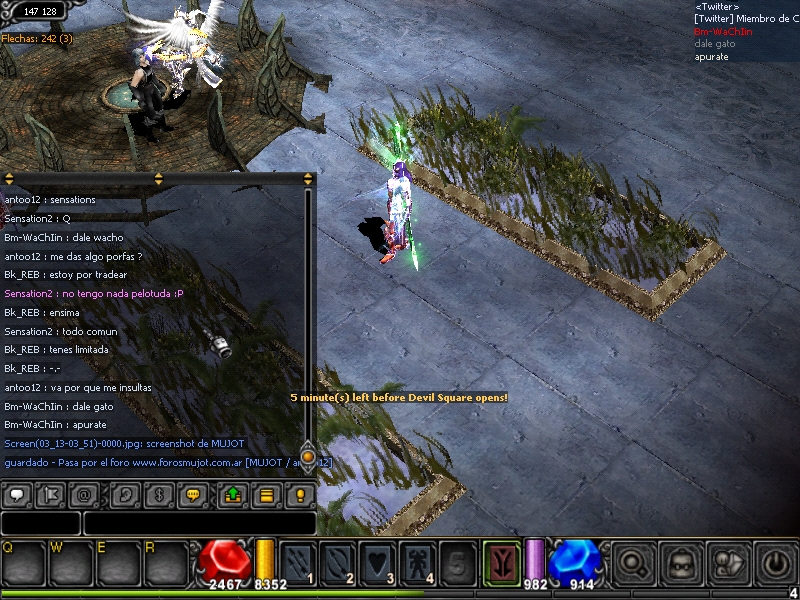Select the speech bubble chat mode button
This screenshot has width=800, height=600.
tap(16, 494)
